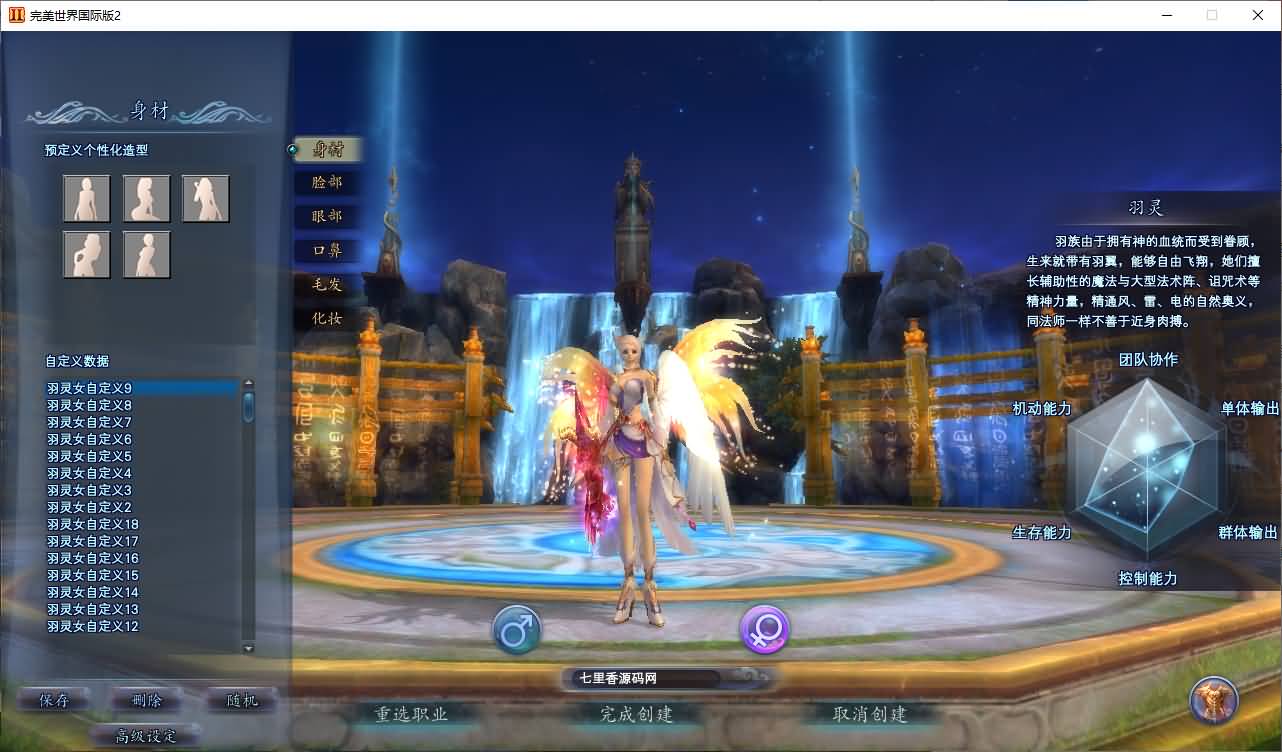Select the 羽灵女自定义9 custom preset

click(88, 387)
